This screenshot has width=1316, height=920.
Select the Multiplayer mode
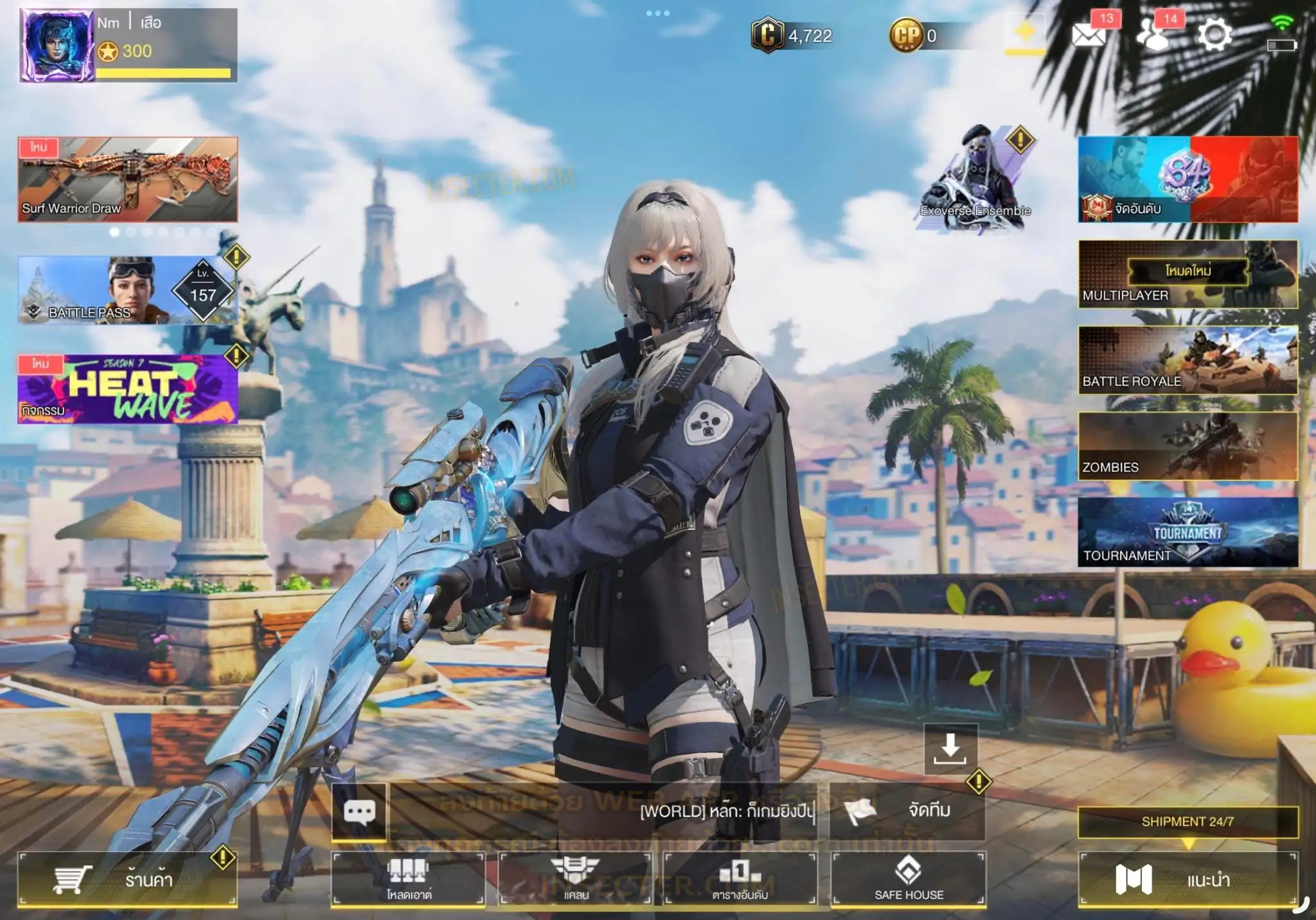(x=1187, y=275)
